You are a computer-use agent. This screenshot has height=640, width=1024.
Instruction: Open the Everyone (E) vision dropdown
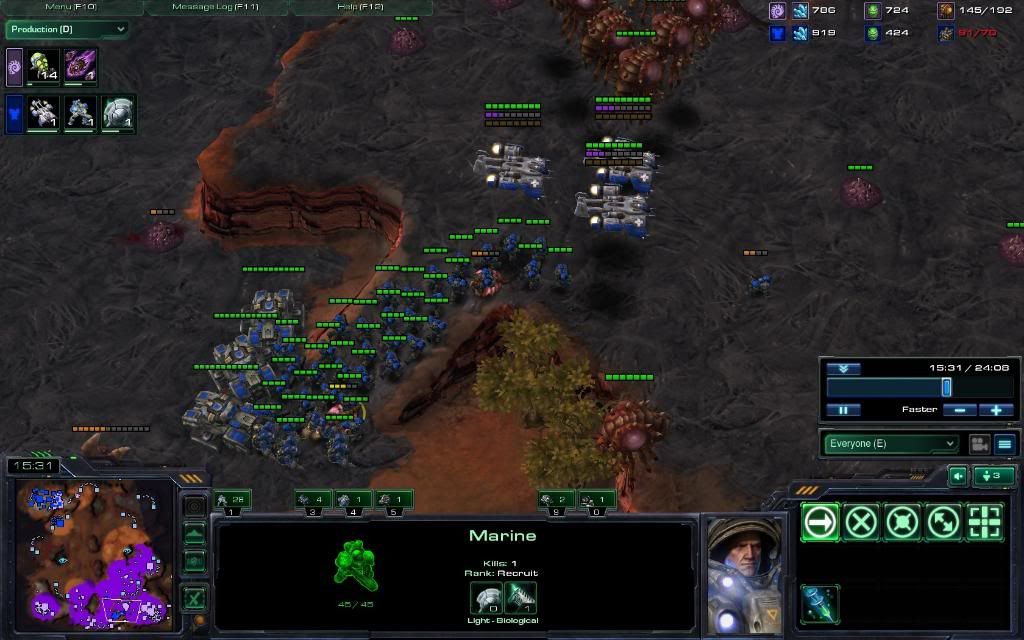pos(891,443)
